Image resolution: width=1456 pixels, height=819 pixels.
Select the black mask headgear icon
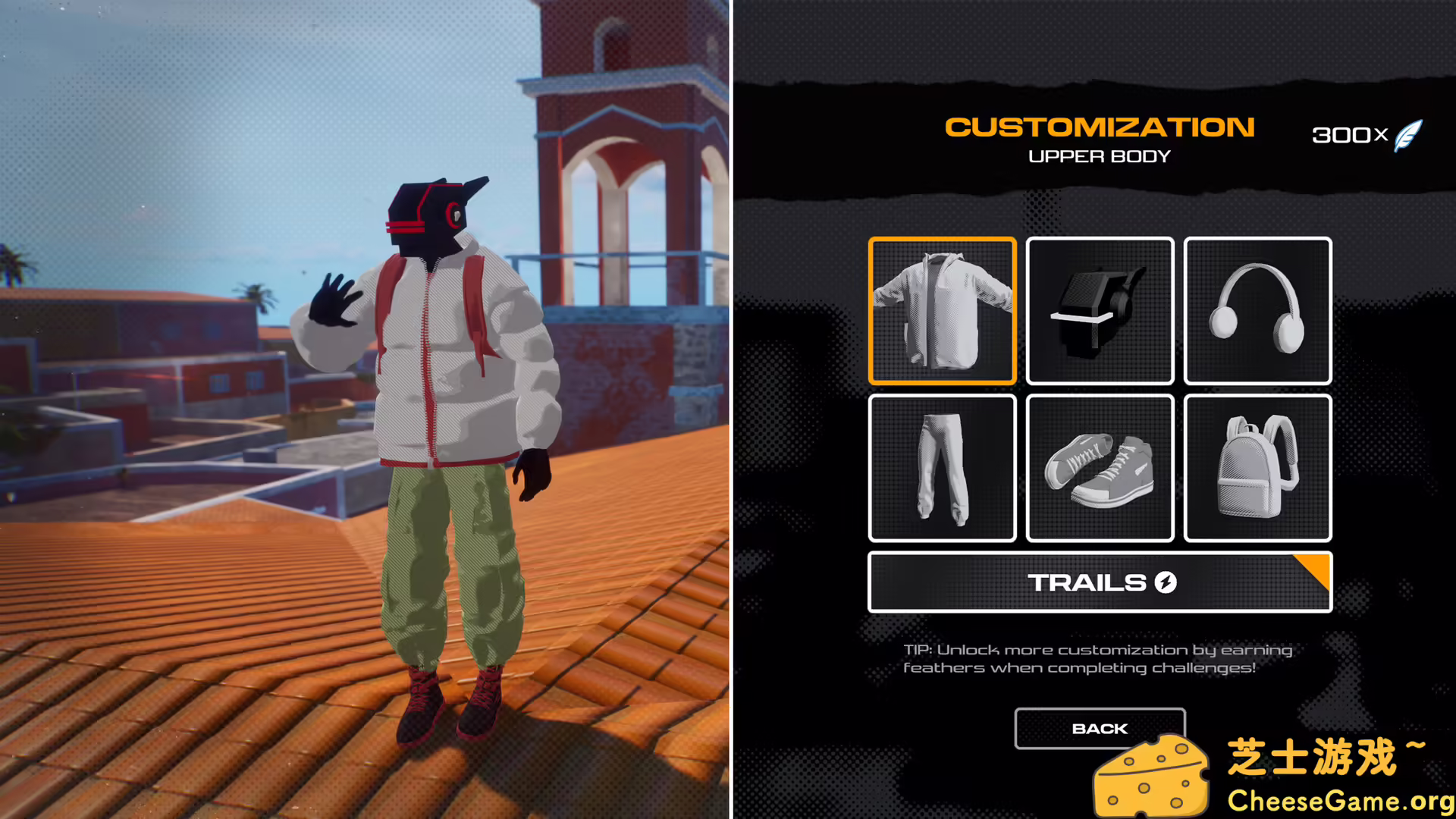point(1100,310)
